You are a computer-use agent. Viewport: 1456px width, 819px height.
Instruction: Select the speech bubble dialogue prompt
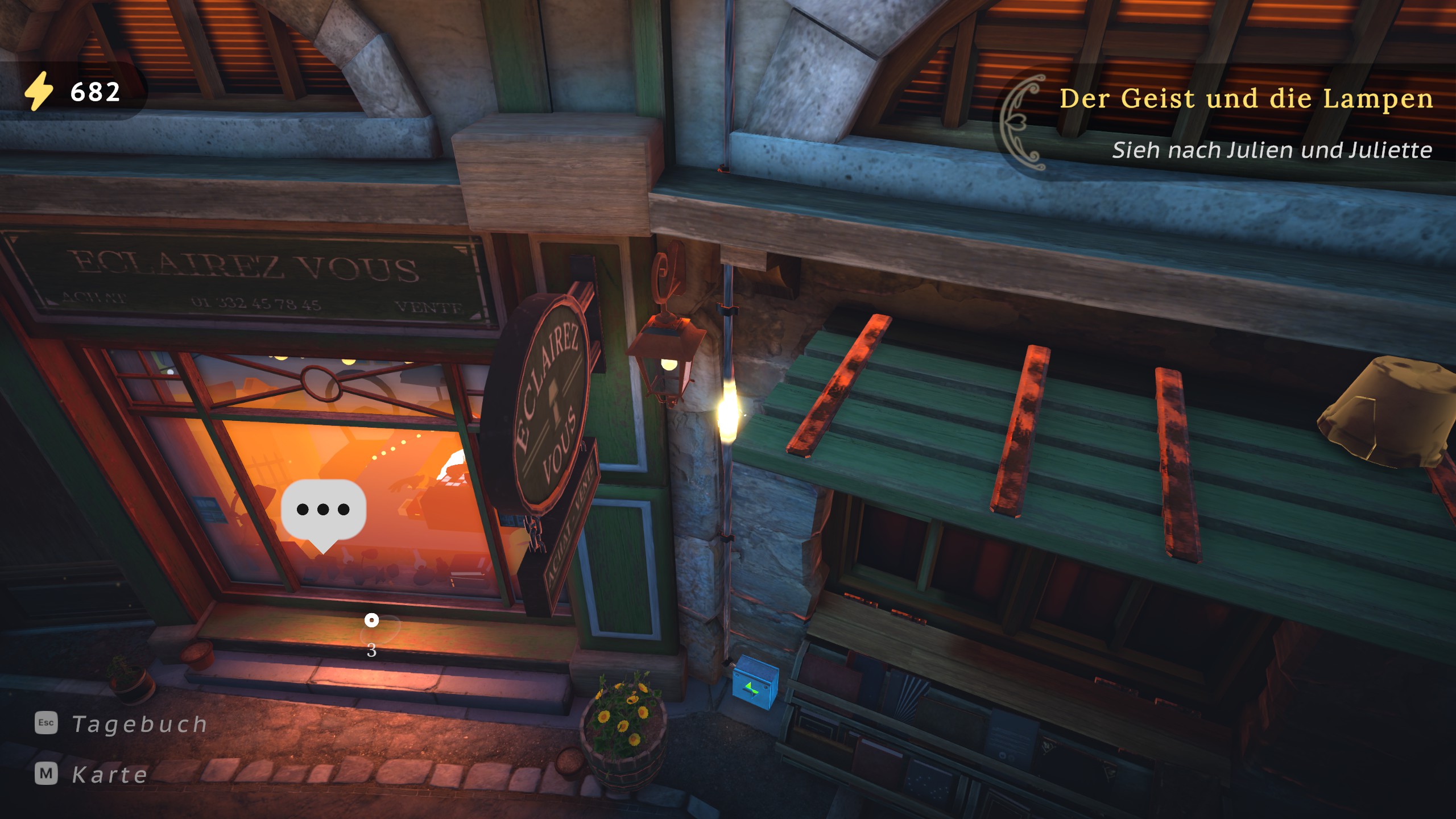323,510
